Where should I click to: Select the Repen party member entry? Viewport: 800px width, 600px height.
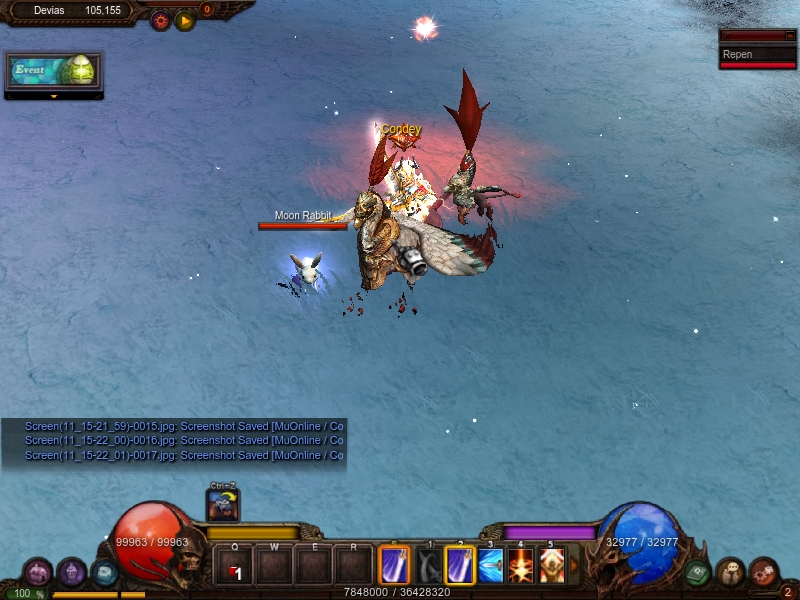[758, 55]
